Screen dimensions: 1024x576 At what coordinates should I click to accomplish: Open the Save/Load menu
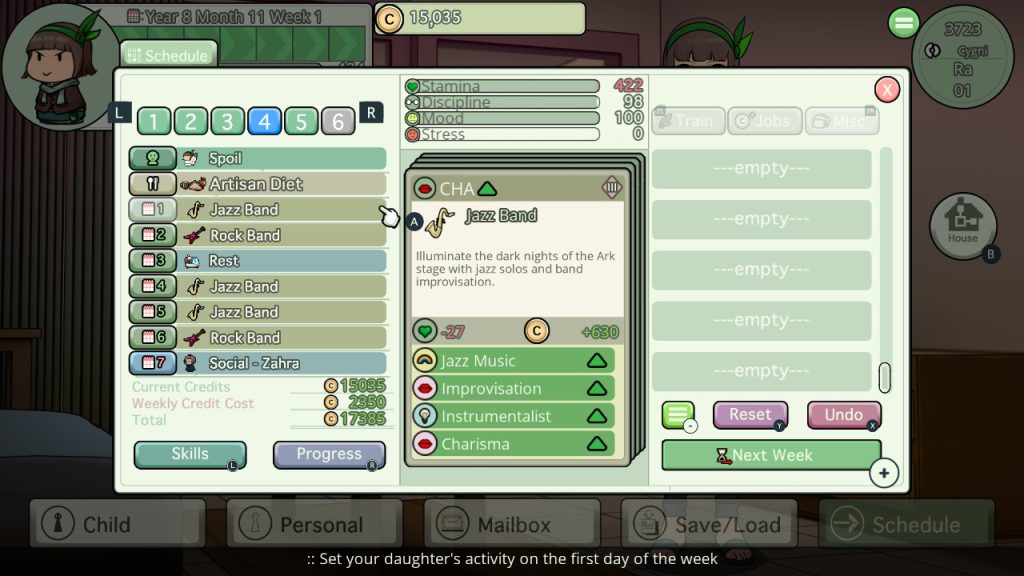click(x=709, y=524)
